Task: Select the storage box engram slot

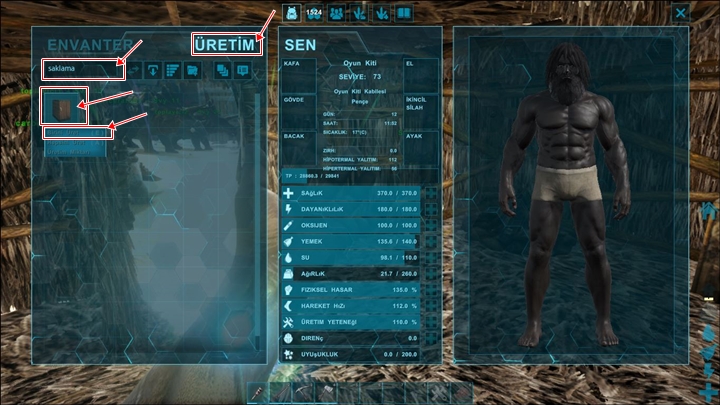Action: pos(64,106)
